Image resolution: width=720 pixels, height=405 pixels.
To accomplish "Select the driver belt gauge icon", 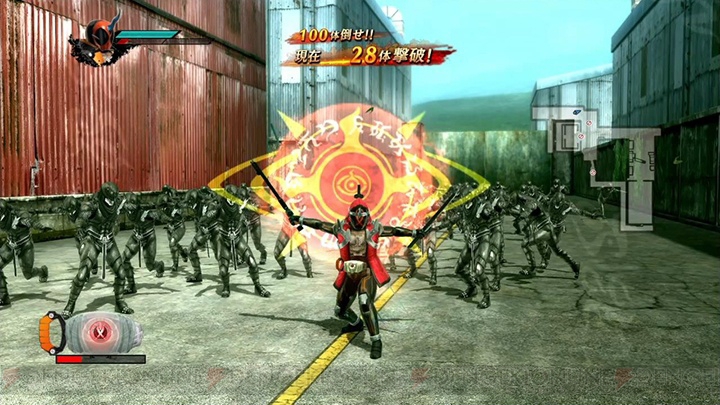I will [x=92, y=332].
